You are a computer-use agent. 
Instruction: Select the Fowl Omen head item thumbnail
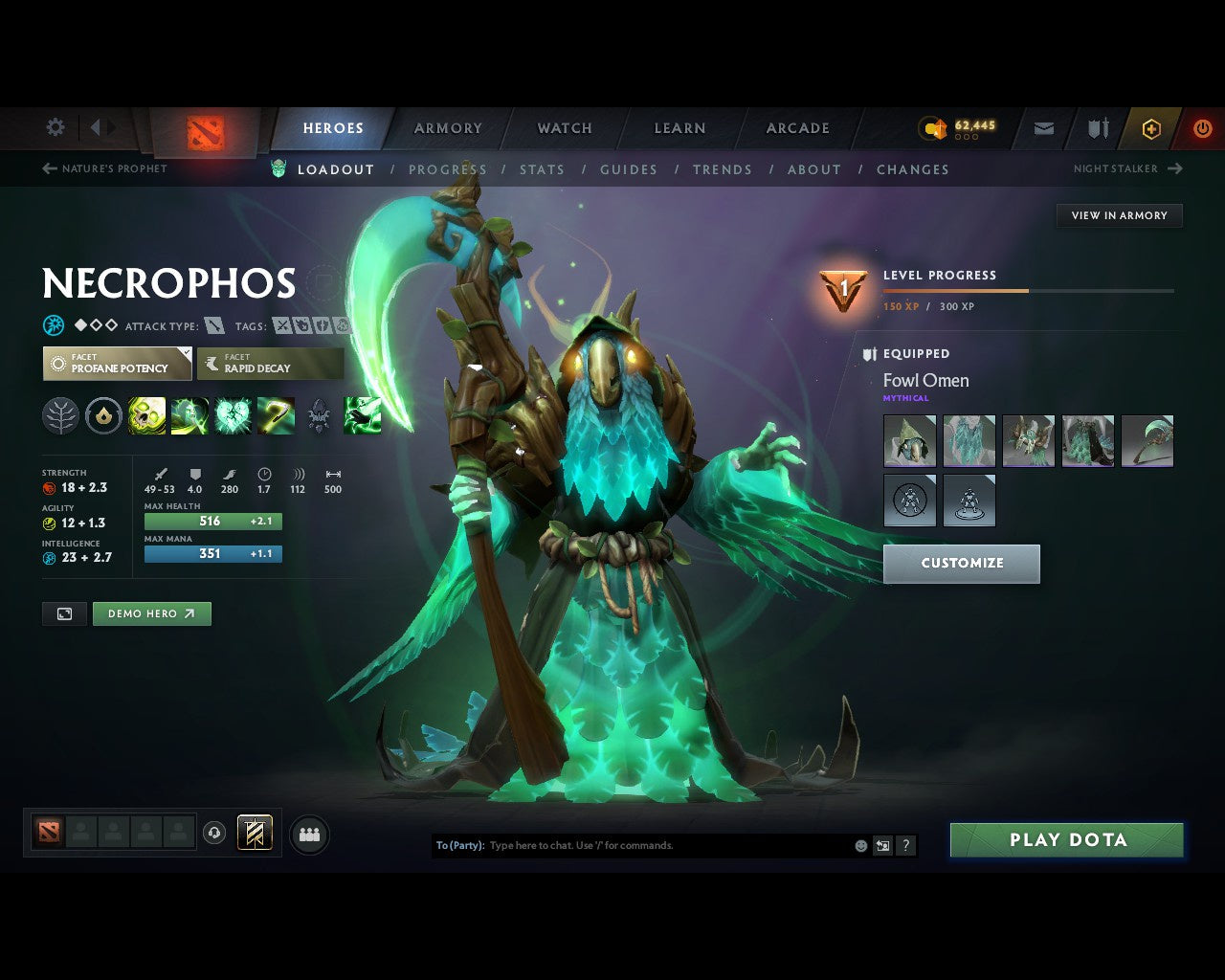point(909,441)
